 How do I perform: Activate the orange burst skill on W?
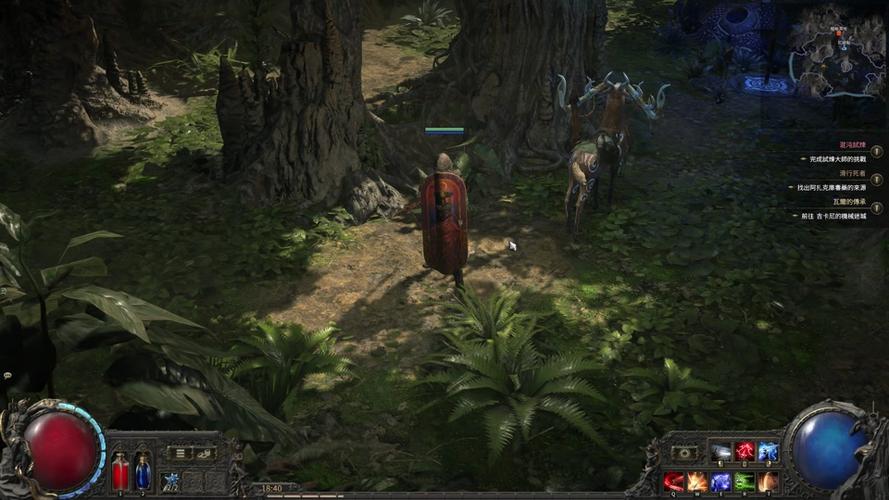[697, 482]
